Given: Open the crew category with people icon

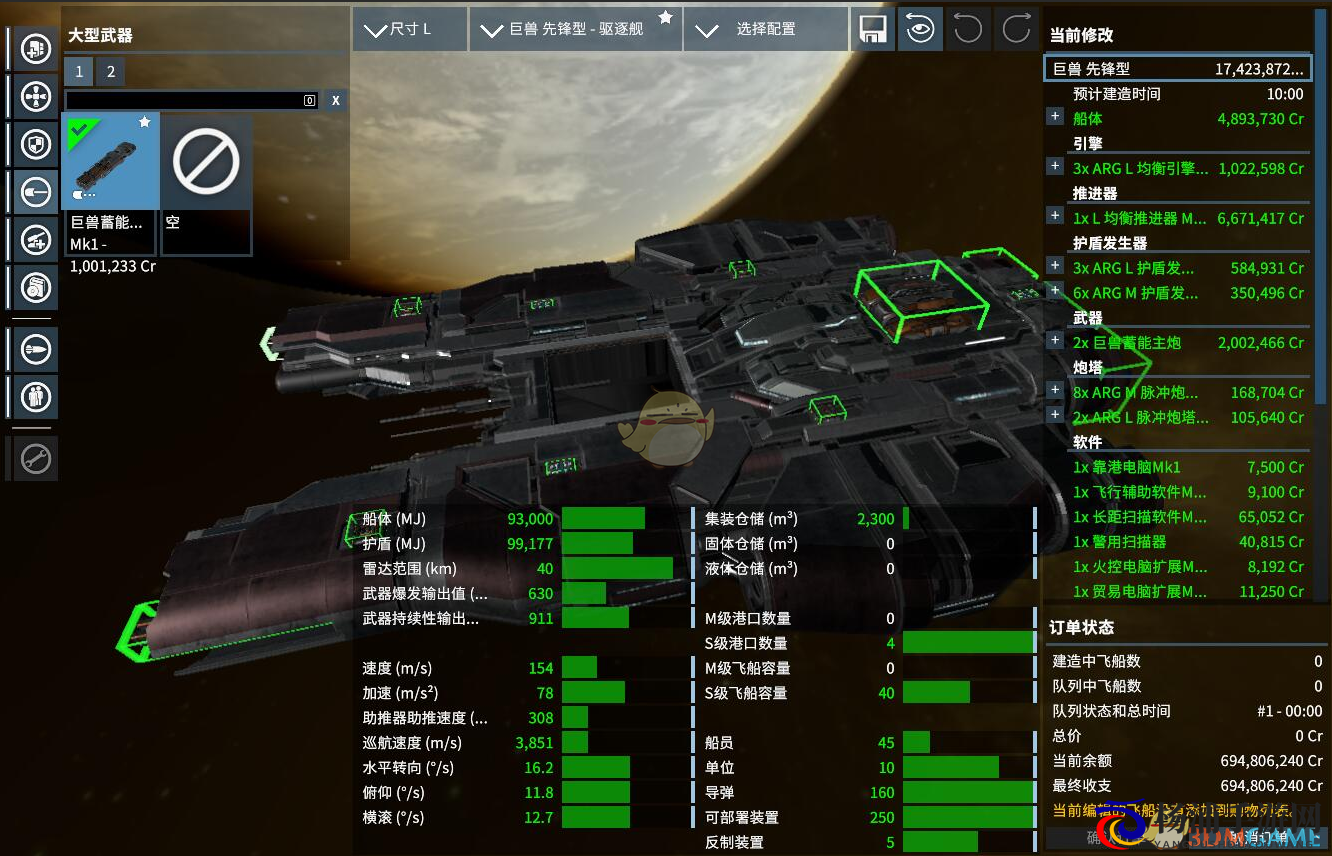Looking at the screenshot, I should click(x=37, y=396).
